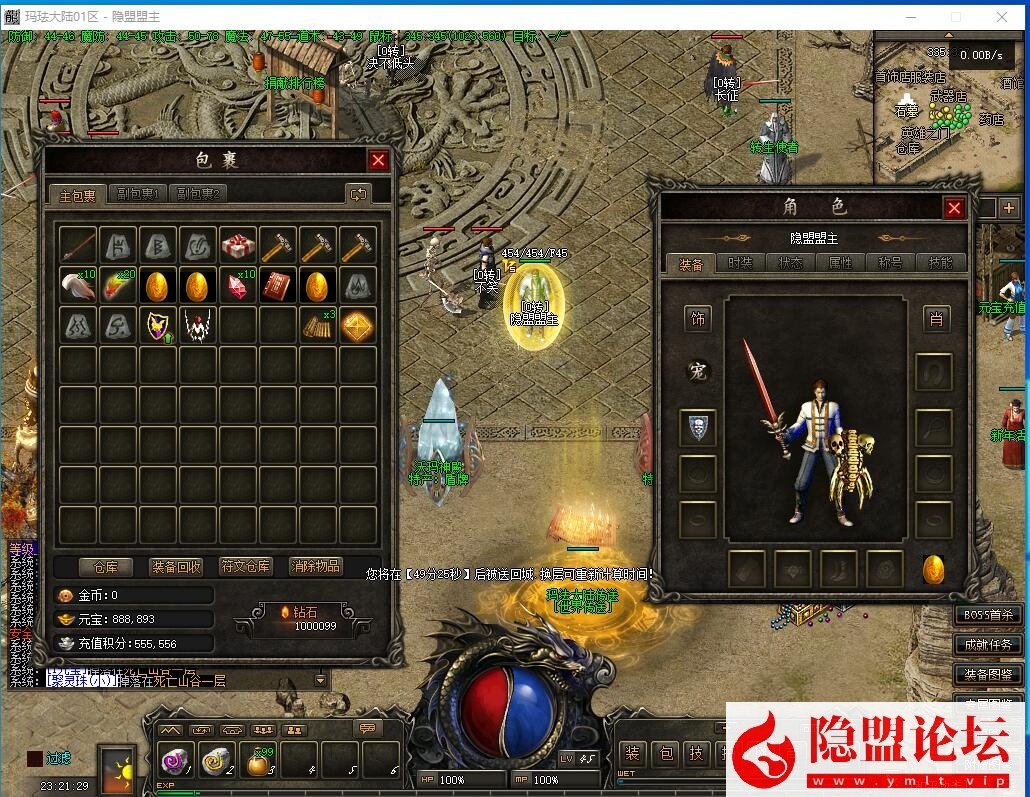Select the pink crystal stack in the bag
Screen dimensions: 1030x797
tap(238, 285)
